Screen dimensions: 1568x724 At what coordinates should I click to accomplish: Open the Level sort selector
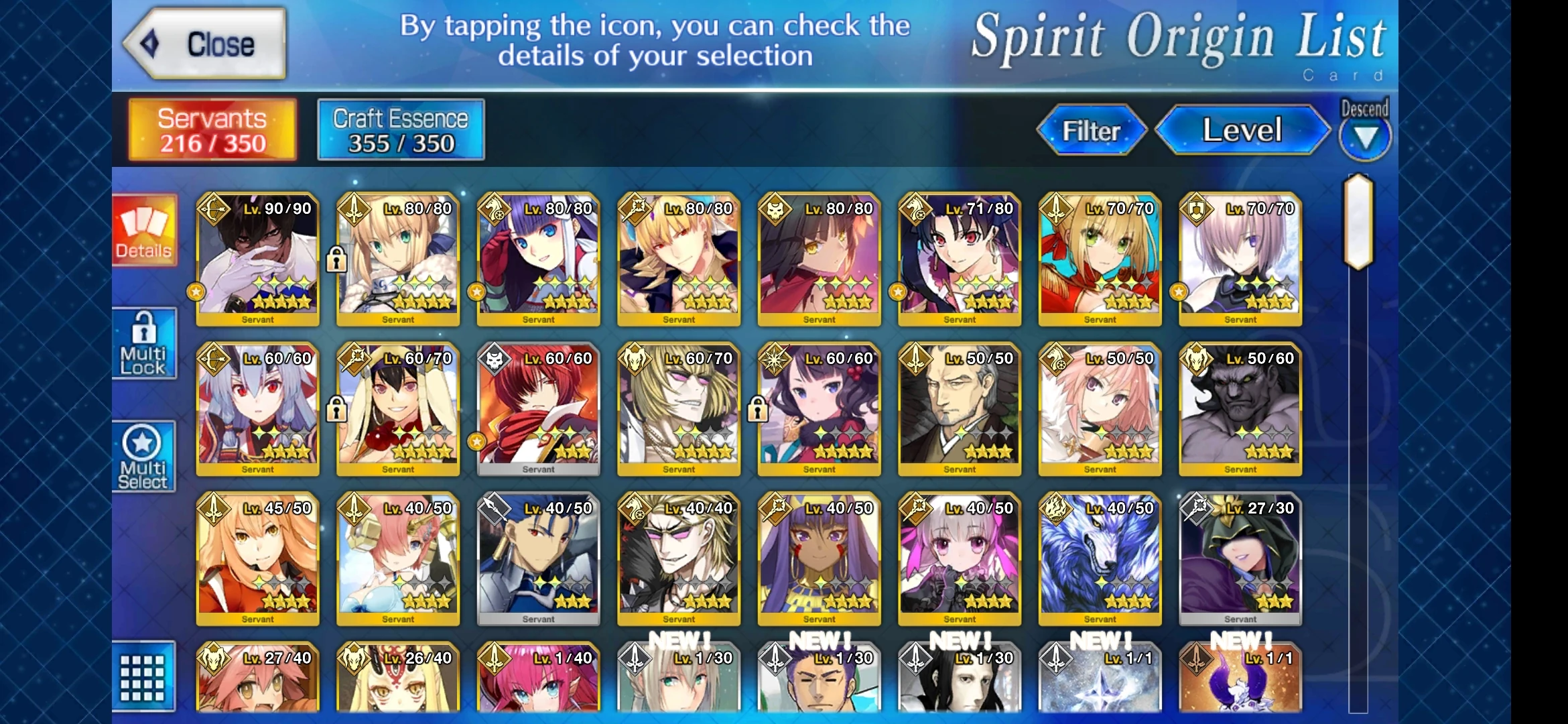click(x=1243, y=131)
